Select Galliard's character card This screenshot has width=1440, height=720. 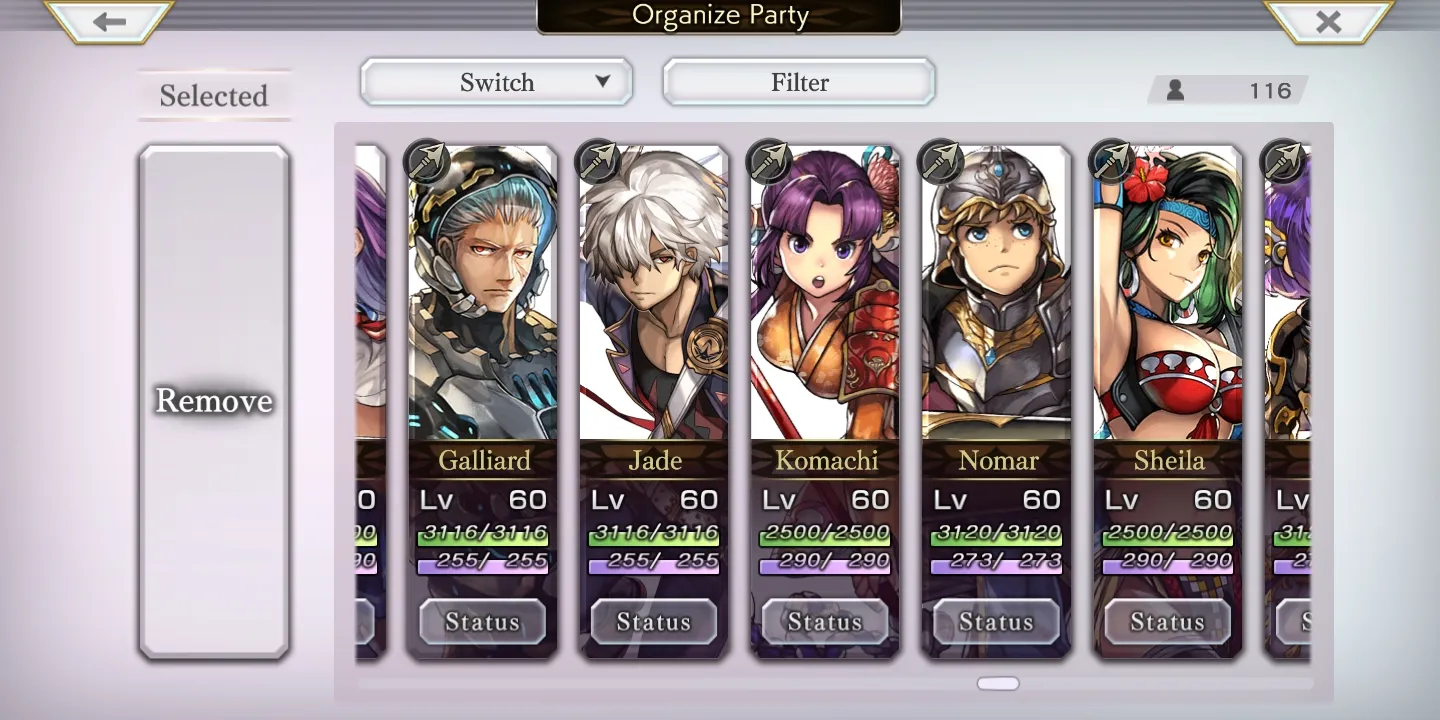click(482, 300)
